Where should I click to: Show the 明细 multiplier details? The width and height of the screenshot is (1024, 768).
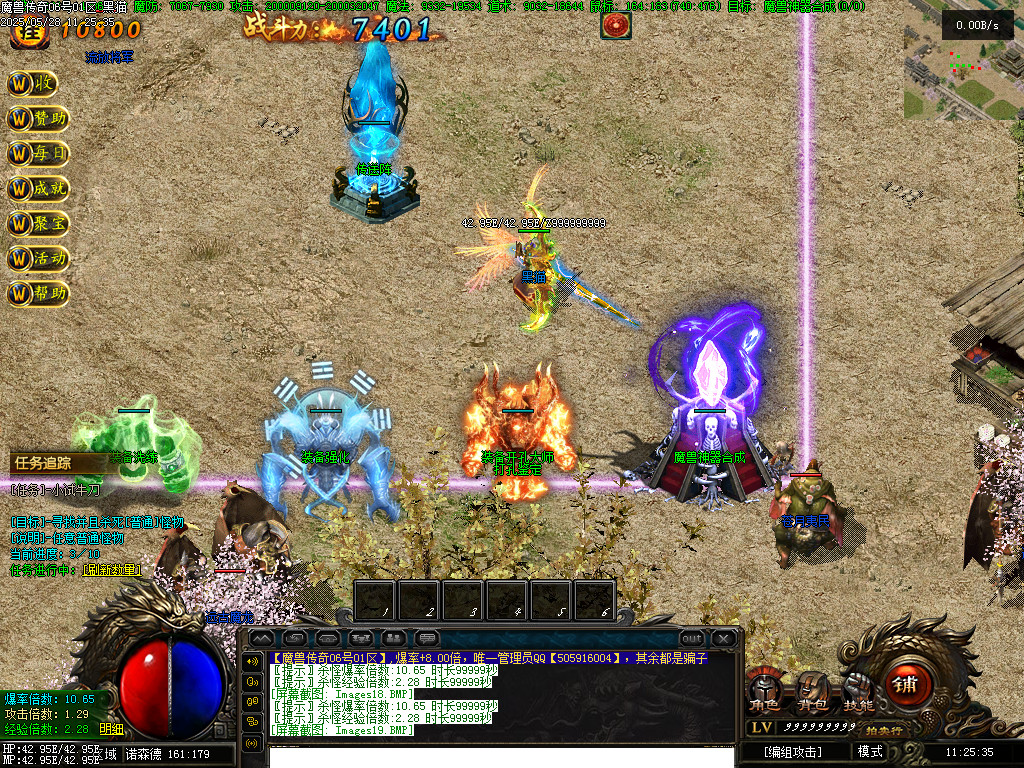tap(112, 730)
